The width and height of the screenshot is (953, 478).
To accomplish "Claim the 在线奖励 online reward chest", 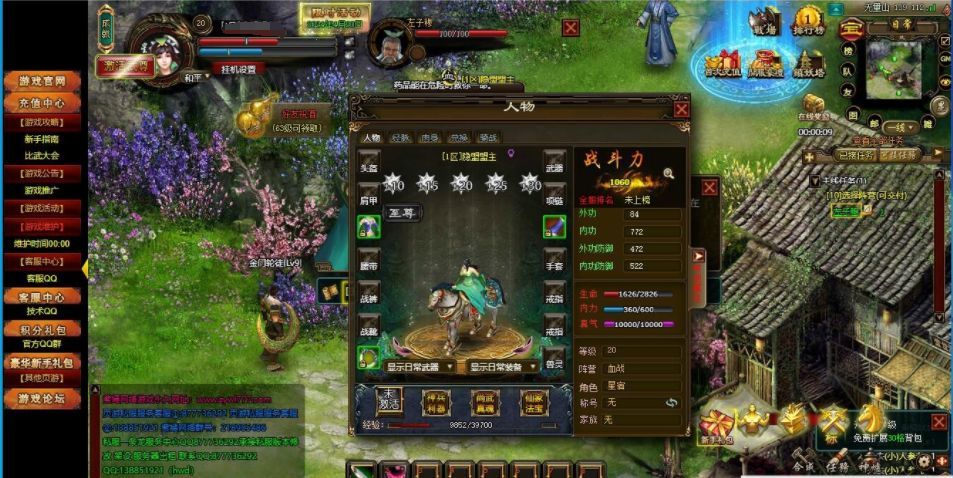I will (813, 106).
